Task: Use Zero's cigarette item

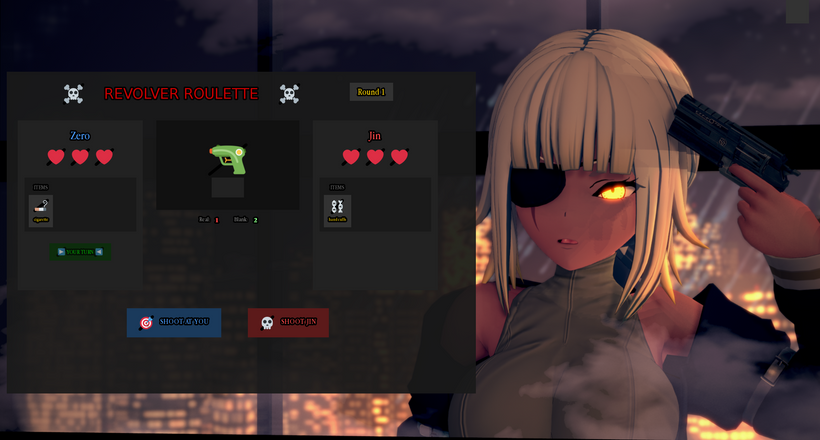Action: 41,209
